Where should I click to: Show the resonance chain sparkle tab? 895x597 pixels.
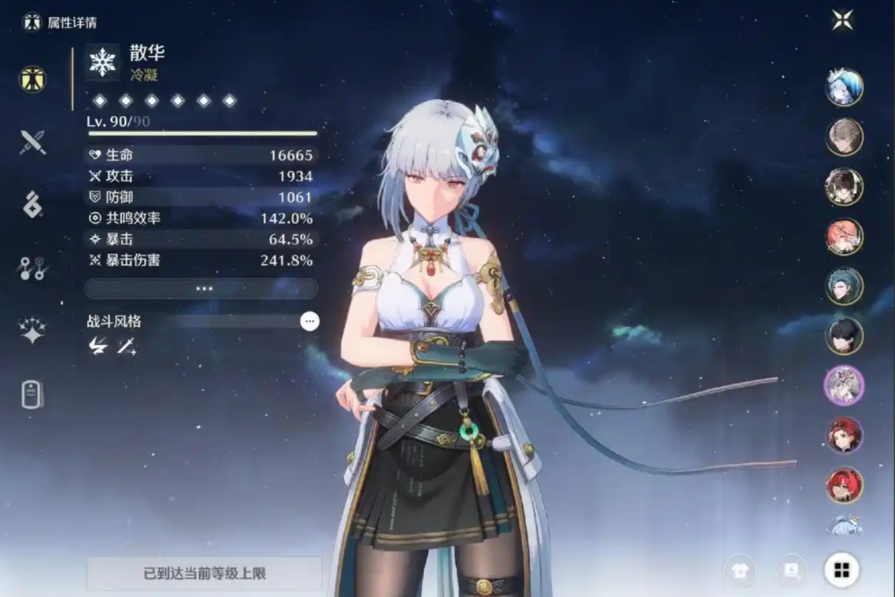coord(33,331)
